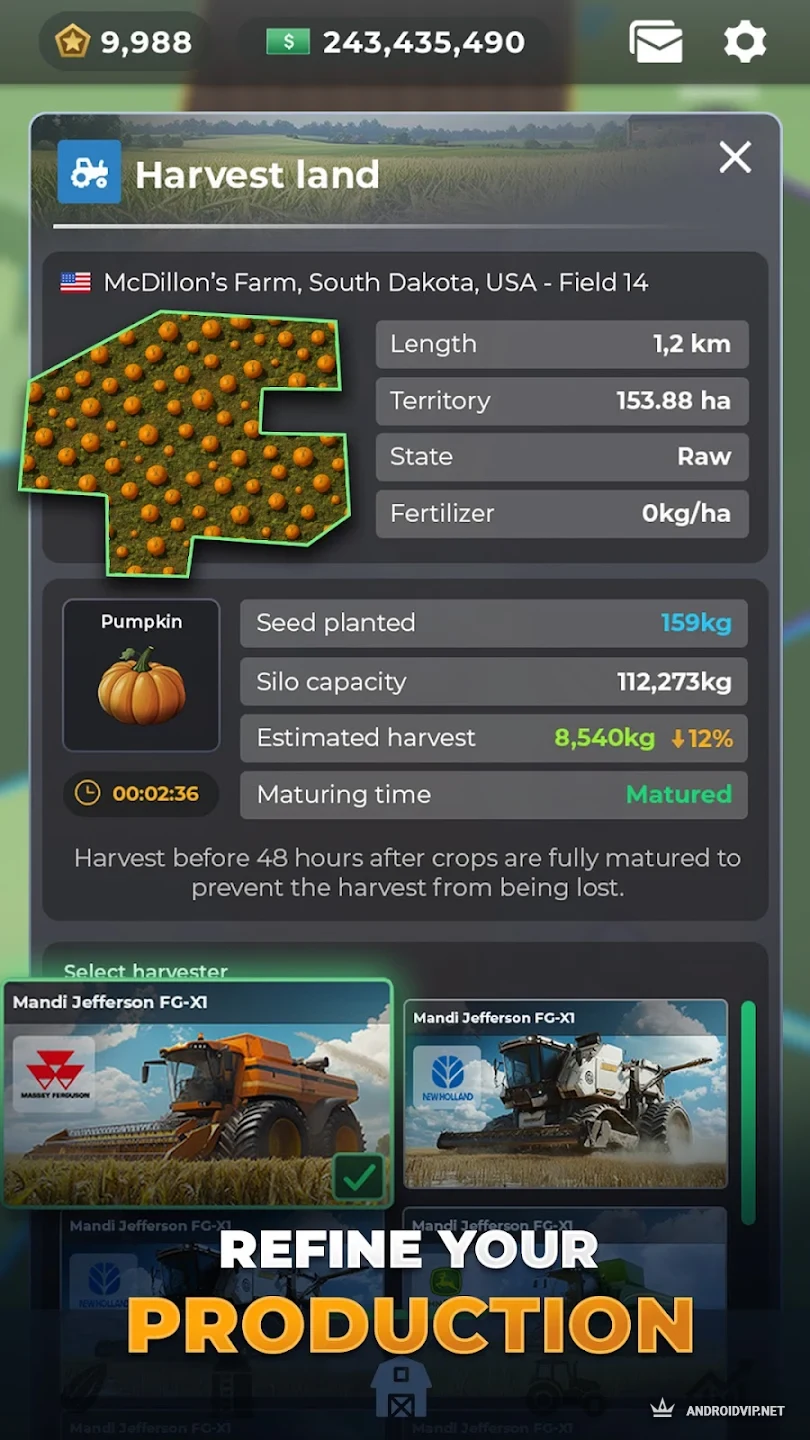
Task: Open the settings gear
Action: click(745, 43)
